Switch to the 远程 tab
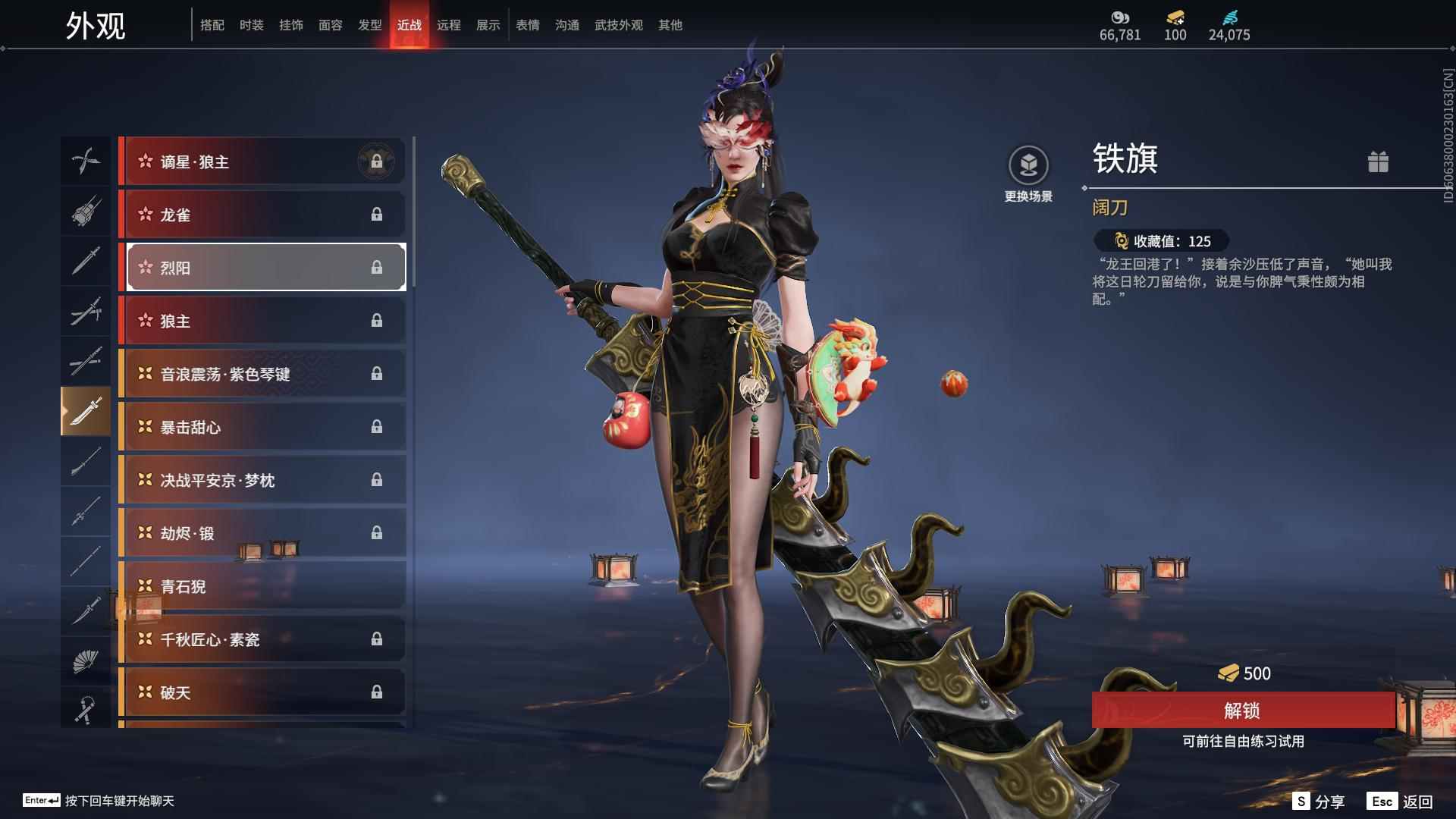Image resolution: width=1456 pixels, height=819 pixels. click(449, 24)
